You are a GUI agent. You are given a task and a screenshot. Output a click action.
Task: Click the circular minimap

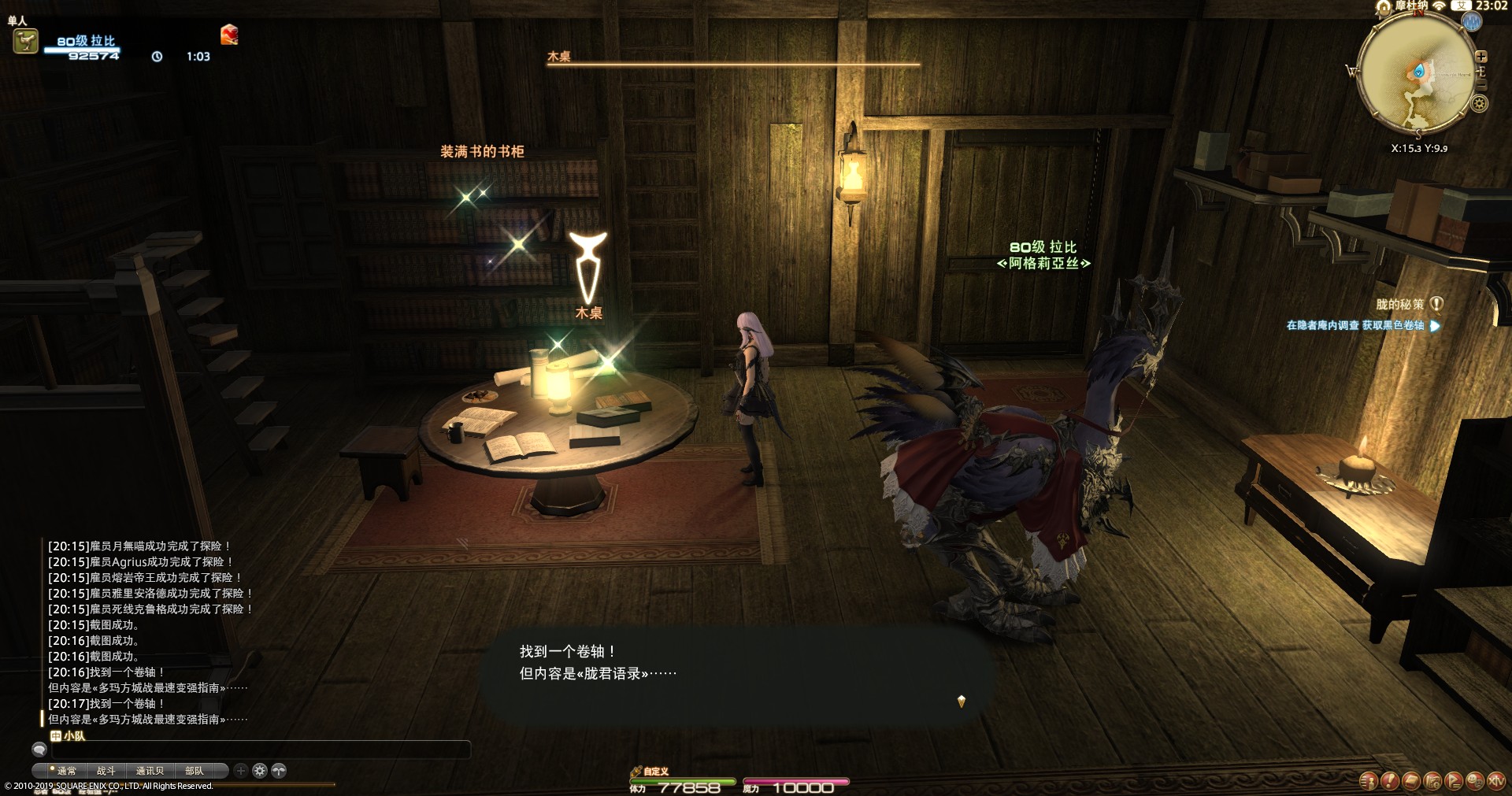click(1417, 71)
